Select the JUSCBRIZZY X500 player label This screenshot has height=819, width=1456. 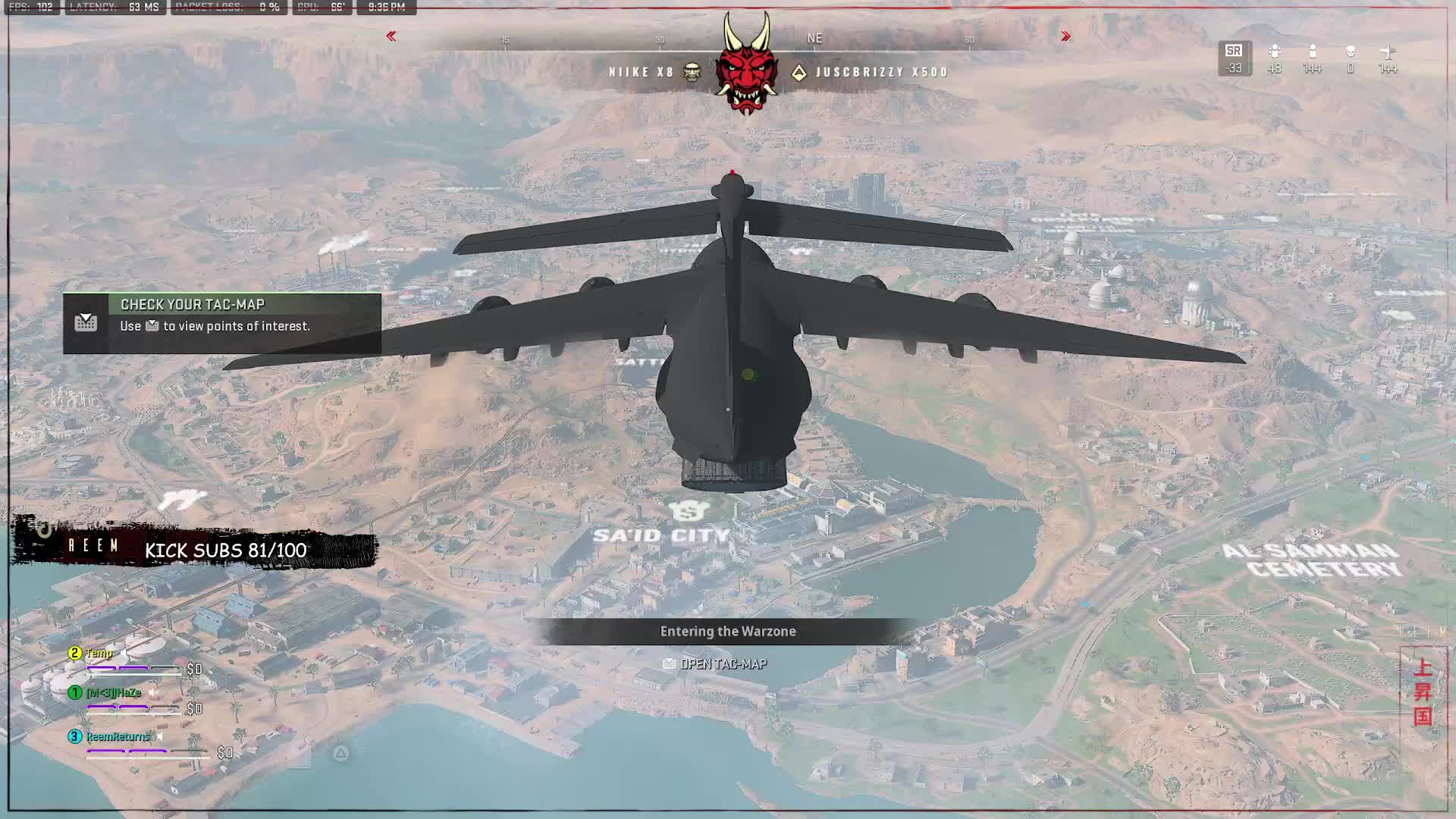point(881,72)
